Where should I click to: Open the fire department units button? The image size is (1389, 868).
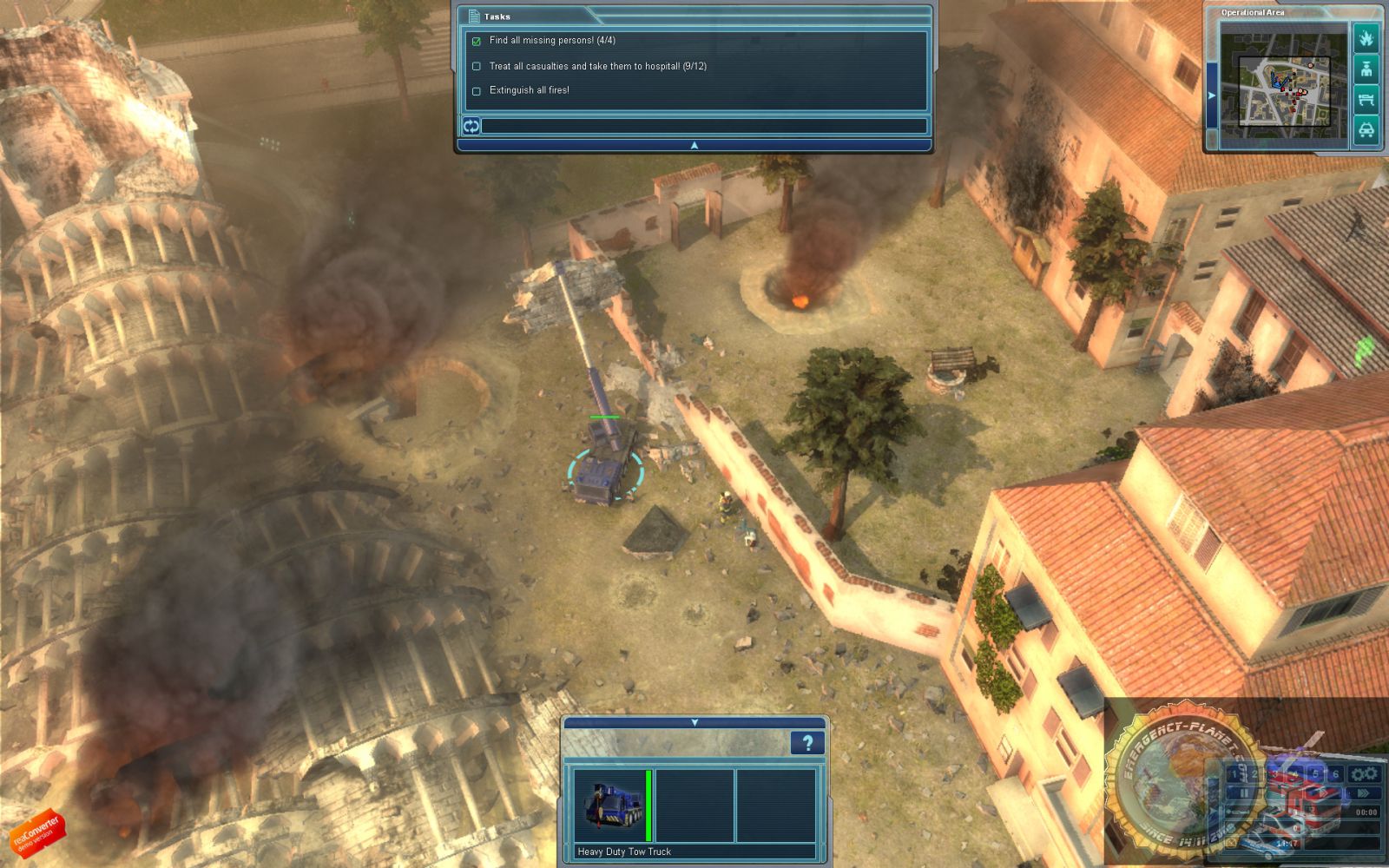1366,38
